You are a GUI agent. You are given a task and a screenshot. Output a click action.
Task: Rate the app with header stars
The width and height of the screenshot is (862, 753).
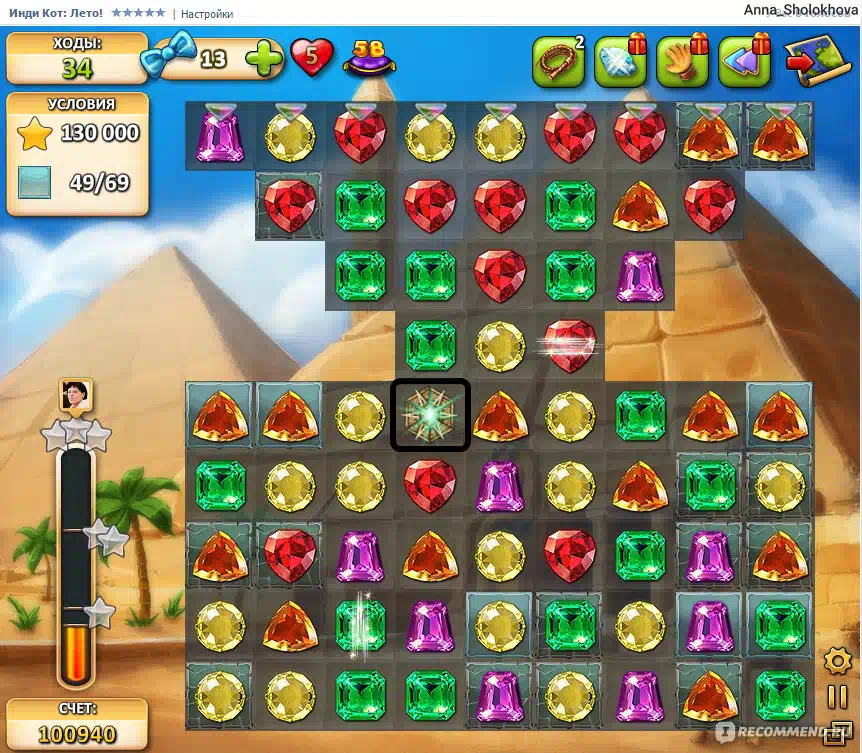[138, 14]
